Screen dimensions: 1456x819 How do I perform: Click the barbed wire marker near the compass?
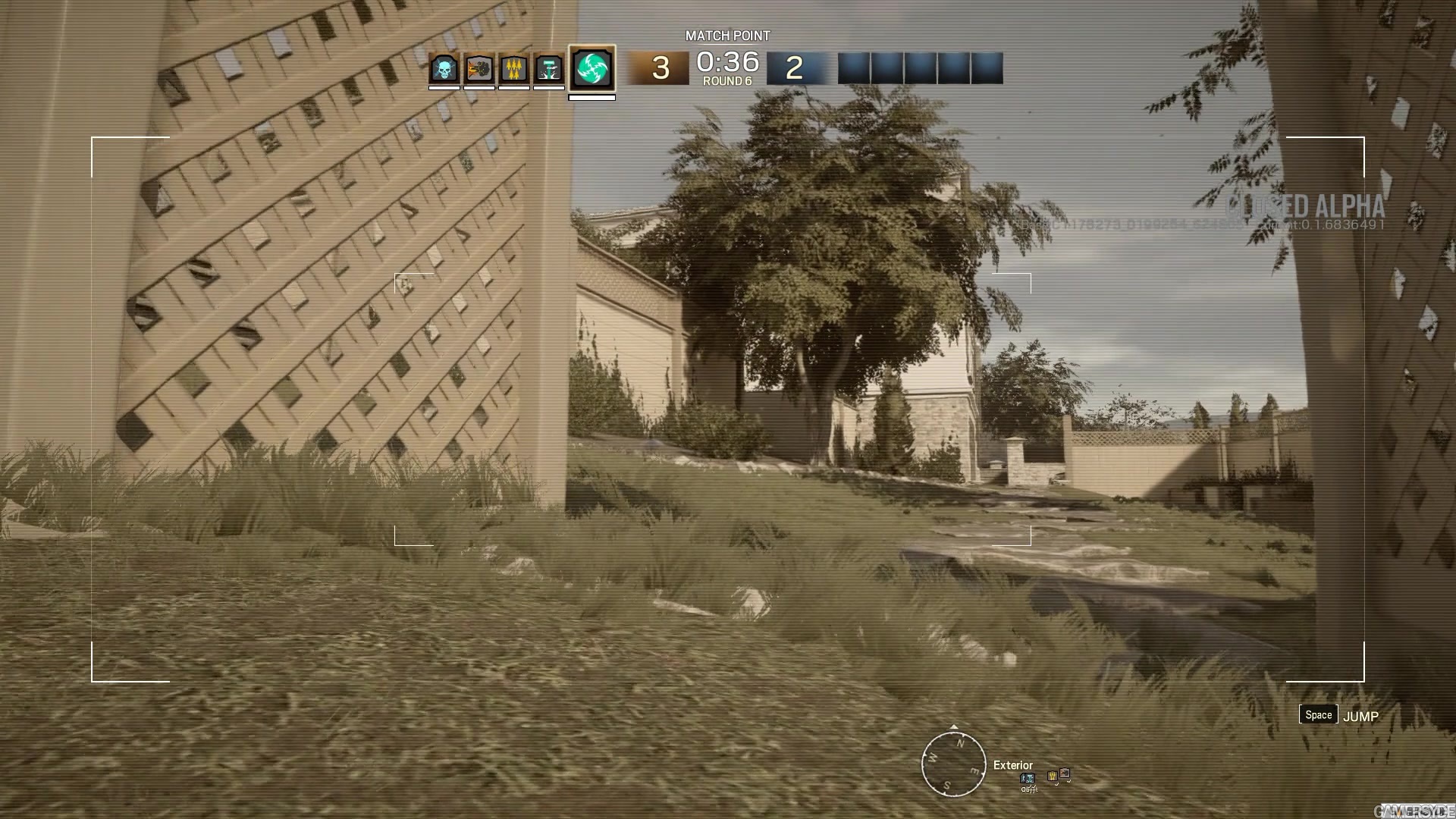coord(1053,776)
